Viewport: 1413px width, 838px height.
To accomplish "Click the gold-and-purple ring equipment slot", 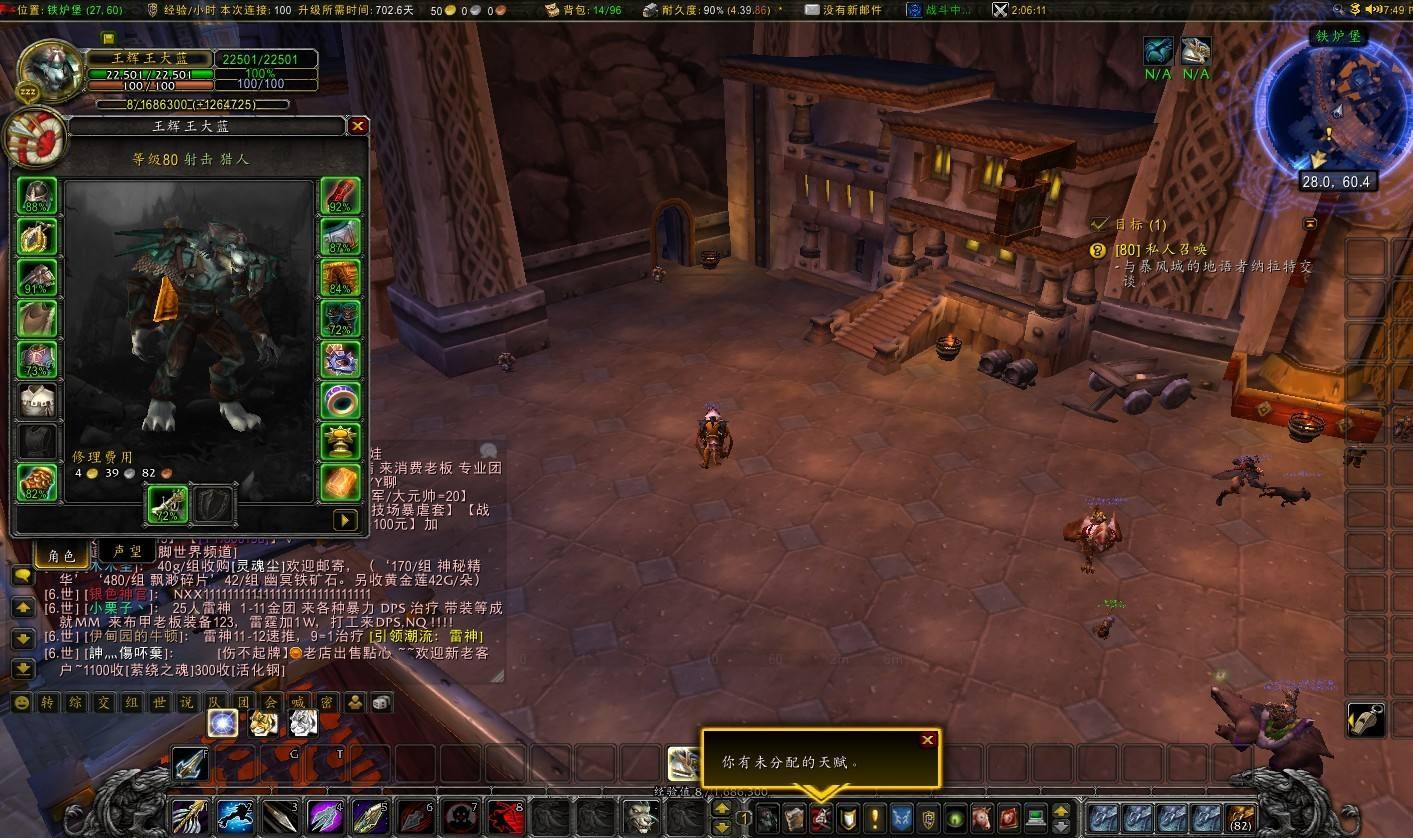I will (x=340, y=359).
